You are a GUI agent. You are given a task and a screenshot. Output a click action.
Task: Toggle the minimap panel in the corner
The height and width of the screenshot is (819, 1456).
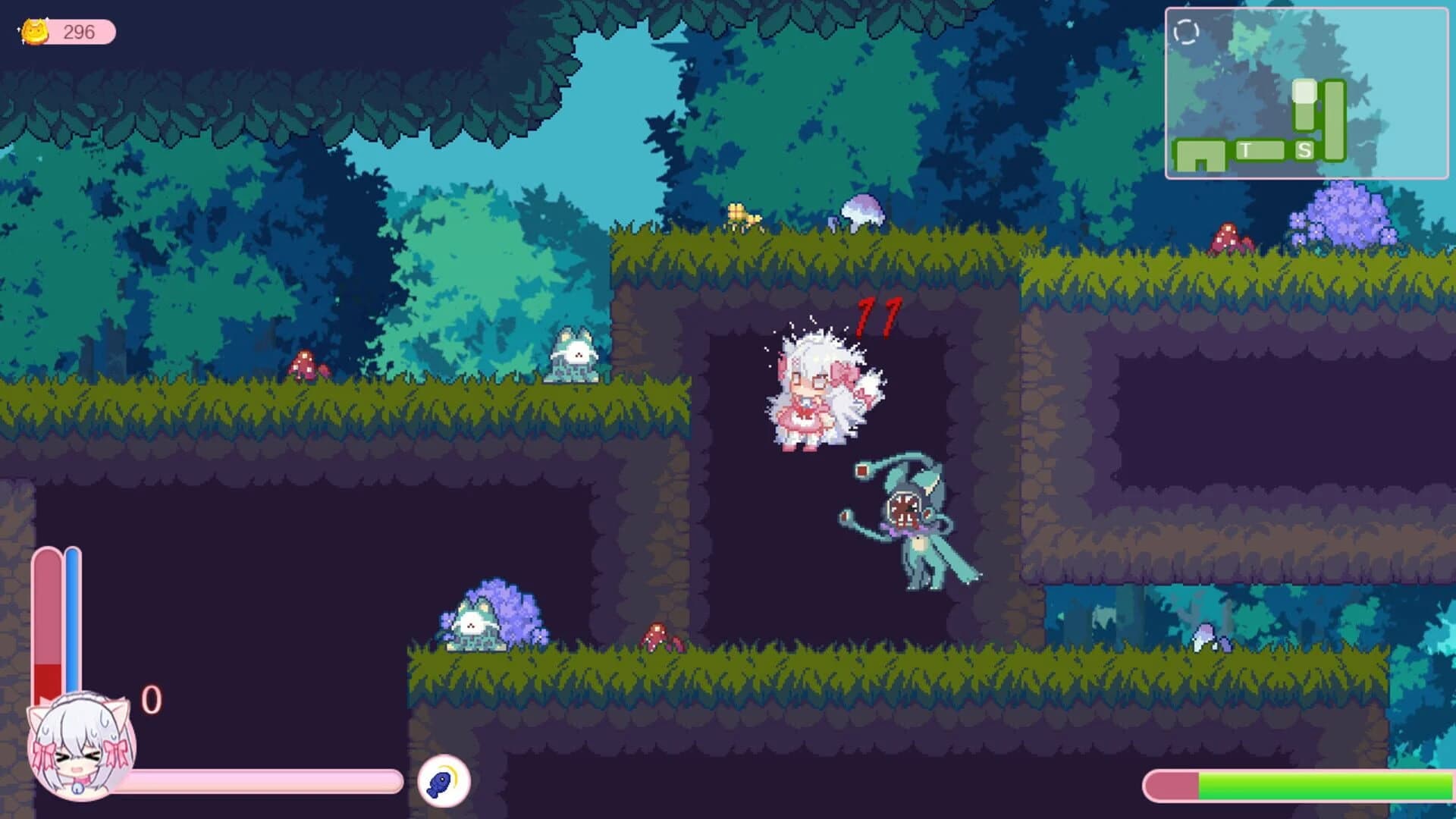(1307, 91)
